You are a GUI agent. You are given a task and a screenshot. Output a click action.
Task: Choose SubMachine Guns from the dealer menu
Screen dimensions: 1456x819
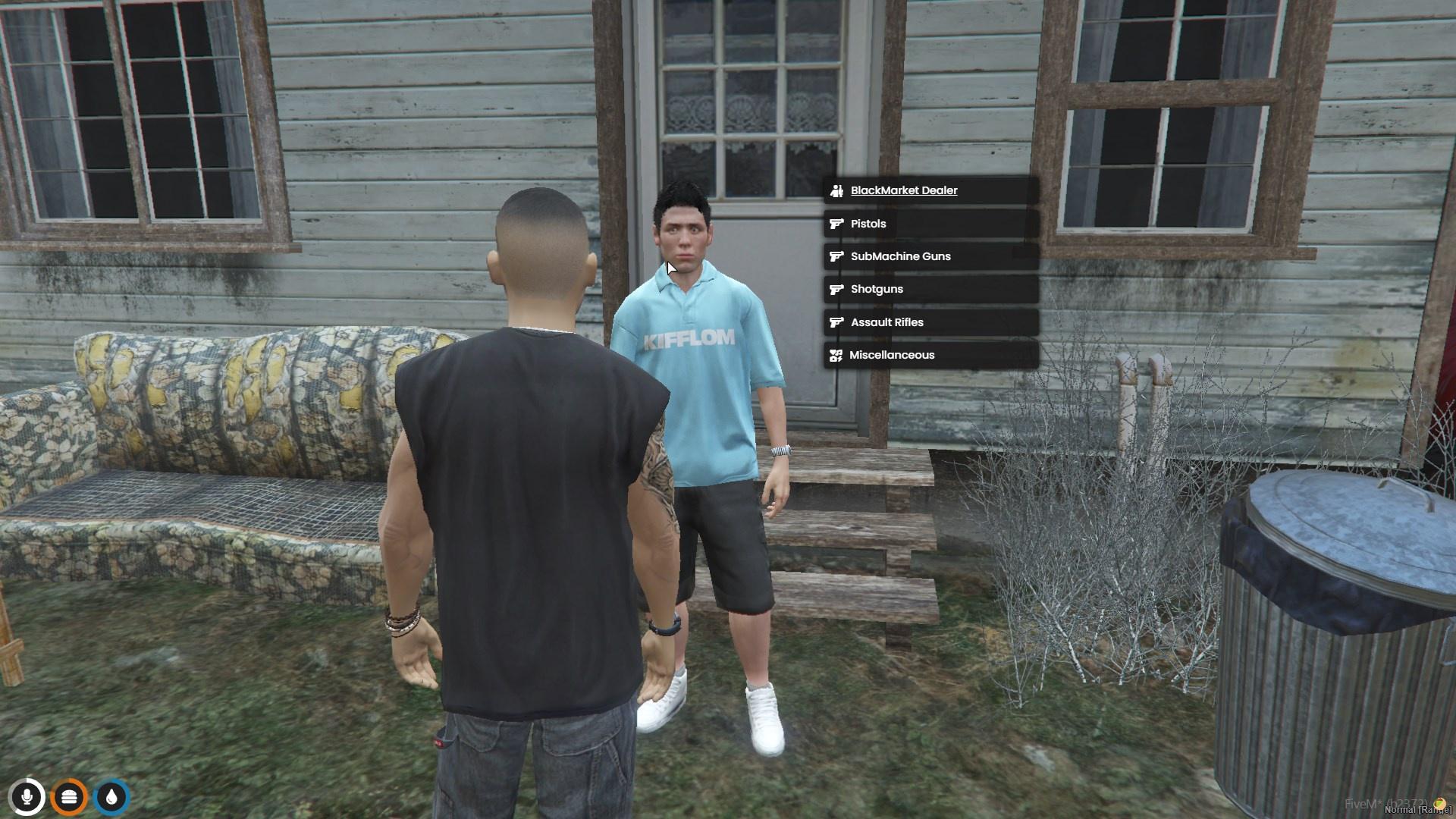pos(900,256)
